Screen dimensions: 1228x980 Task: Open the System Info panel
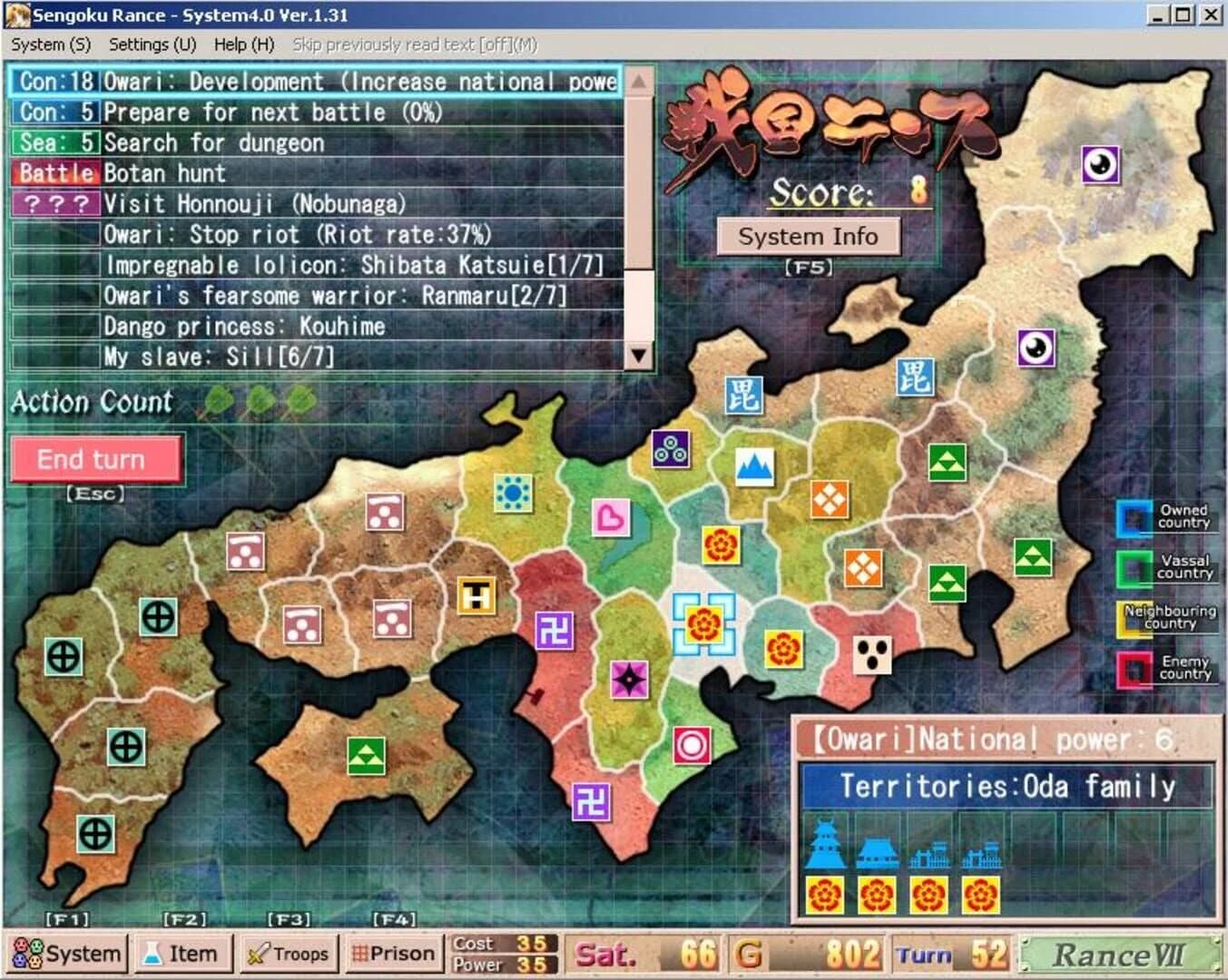coord(809,236)
